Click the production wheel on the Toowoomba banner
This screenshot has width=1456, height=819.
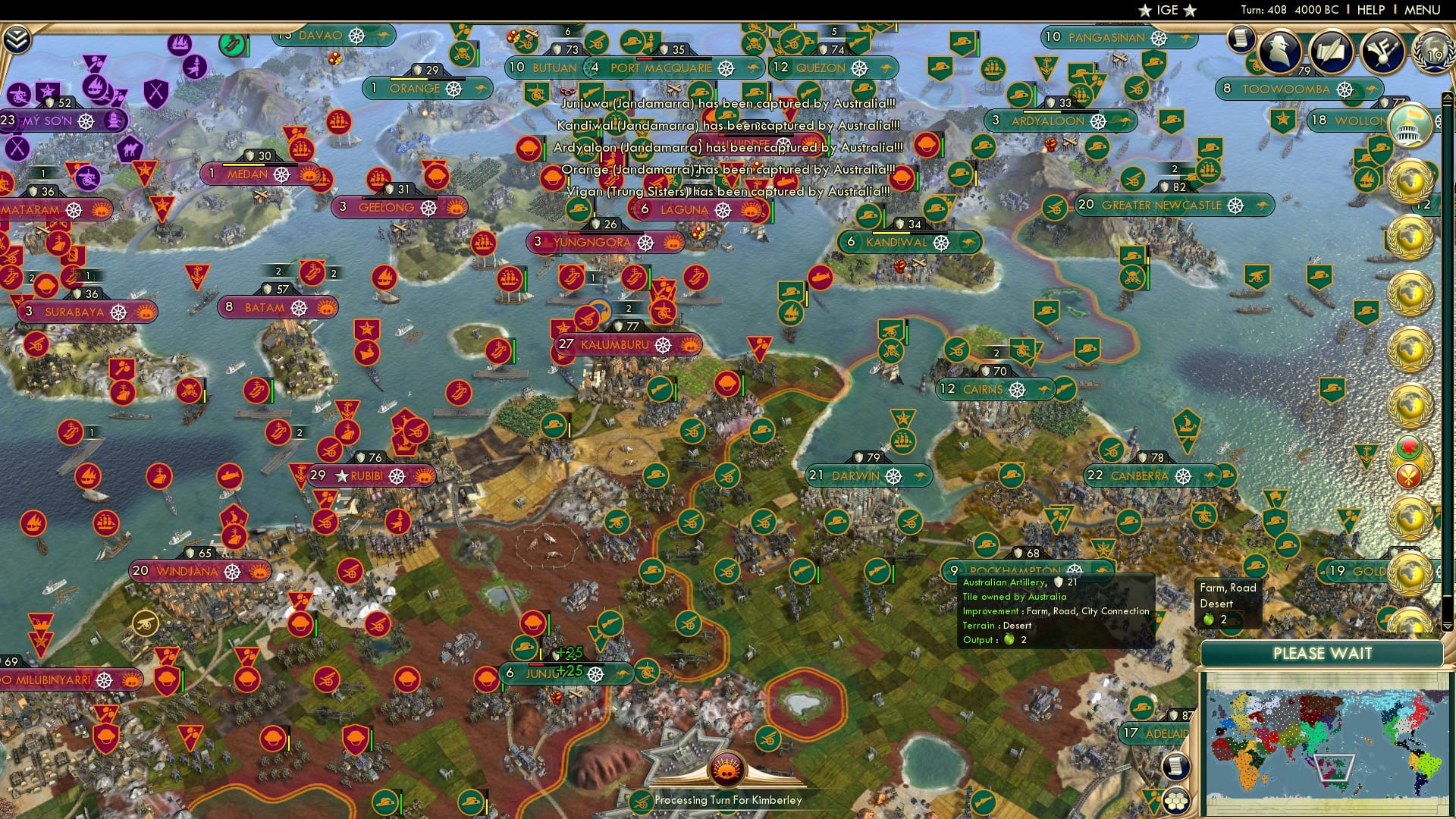[1345, 89]
